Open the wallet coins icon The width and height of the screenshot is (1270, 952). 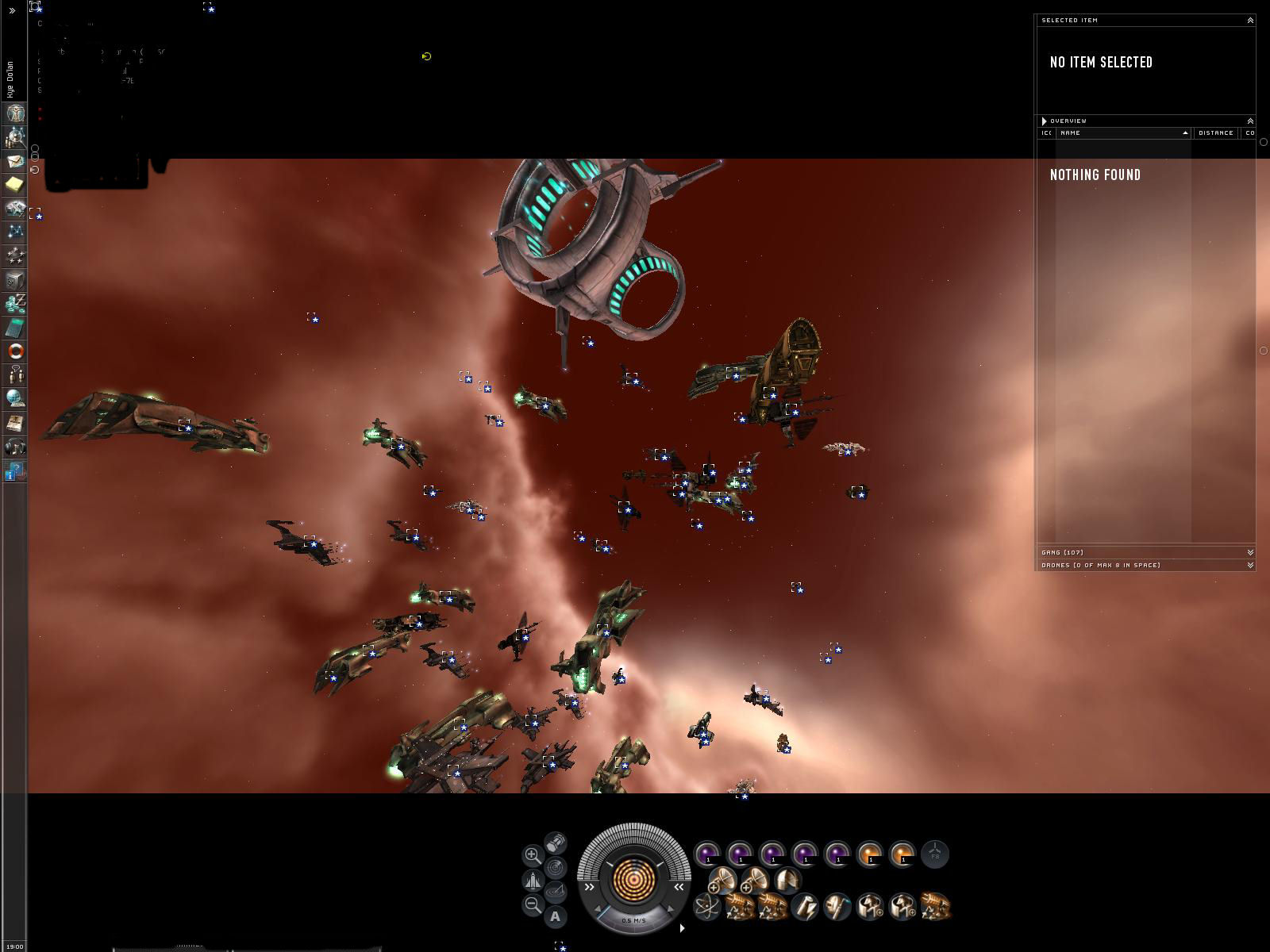(x=15, y=303)
